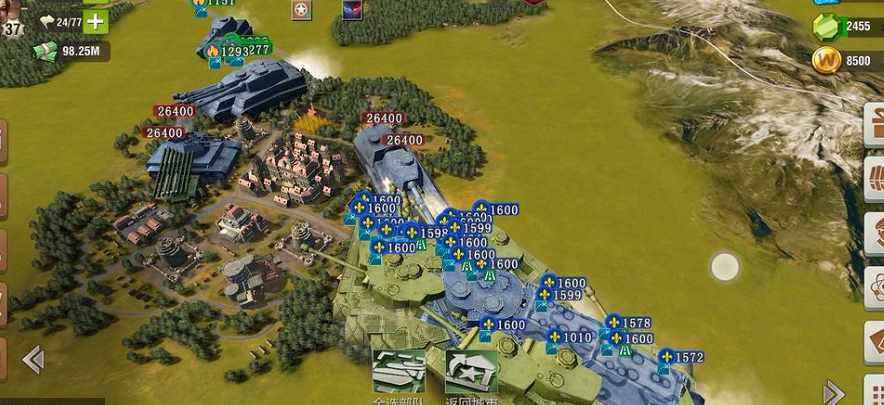Image resolution: width=884 pixels, height=405 pixels.
Task: Expand the left side arrow panel
Action: pos(33,359)
